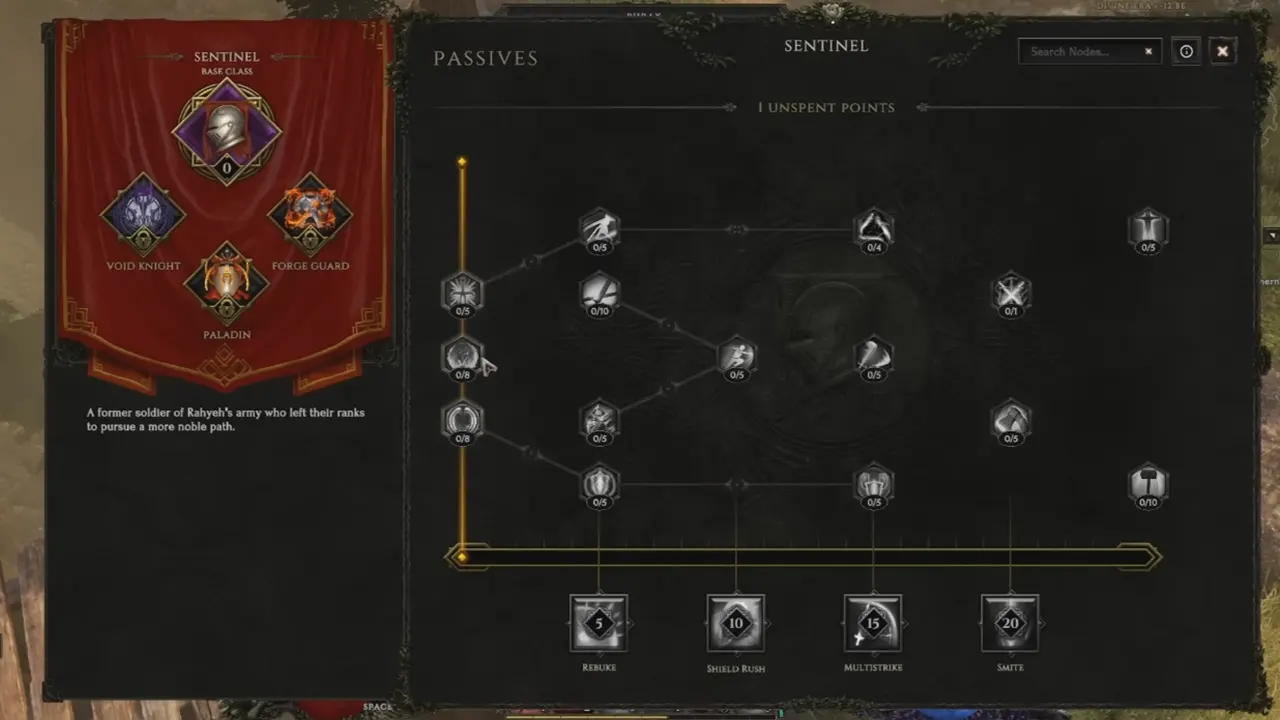Image resolution: width=1280 pixels, height=720 pixels.
Task: Click the gold diamond marker on the progress bar
Action: pyautogui.click(x=463, y=555)
